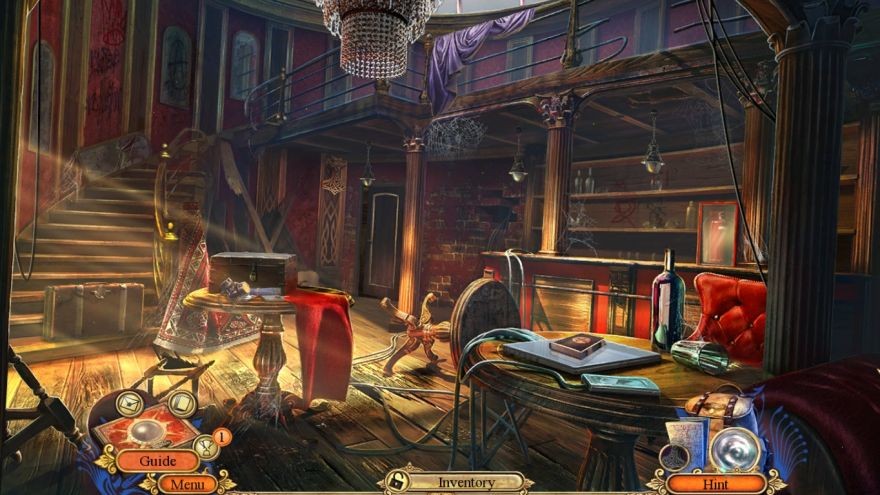
Task: Open the envelope messages icon
Action: [129, 402]
